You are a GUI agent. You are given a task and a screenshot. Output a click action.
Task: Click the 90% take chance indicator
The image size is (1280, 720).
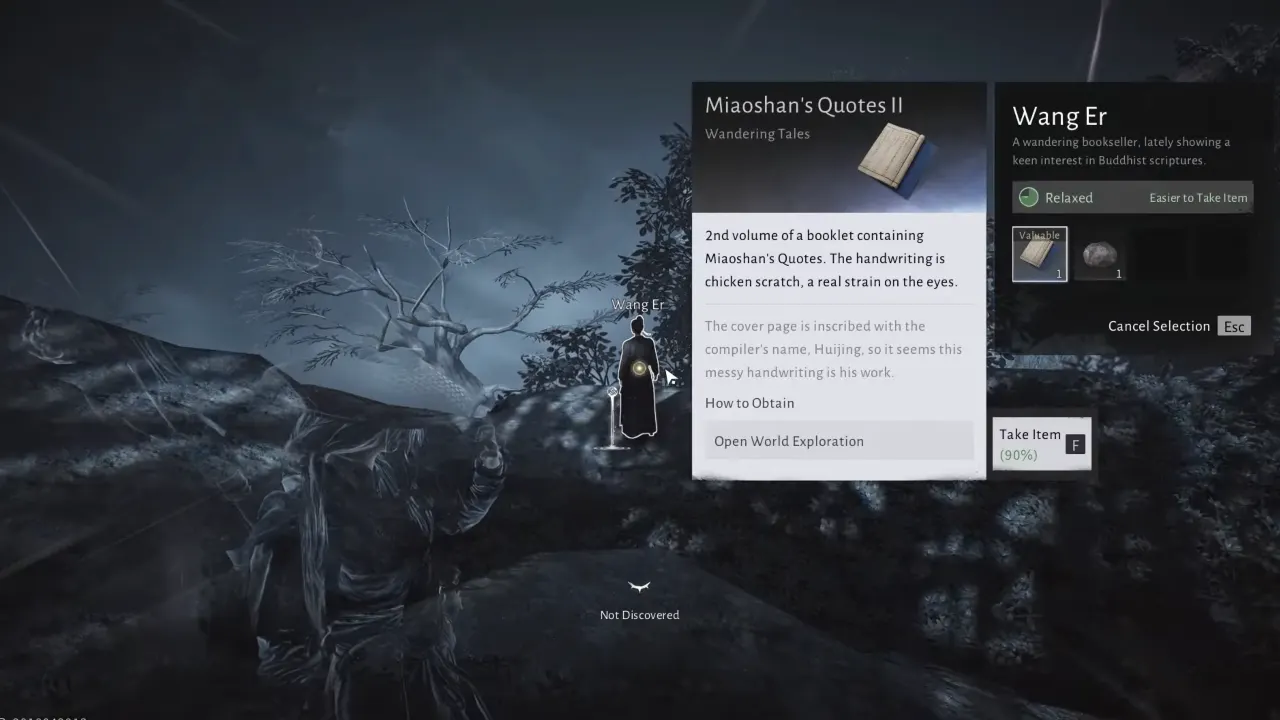pyautogui.click(x=1018, y=454)
